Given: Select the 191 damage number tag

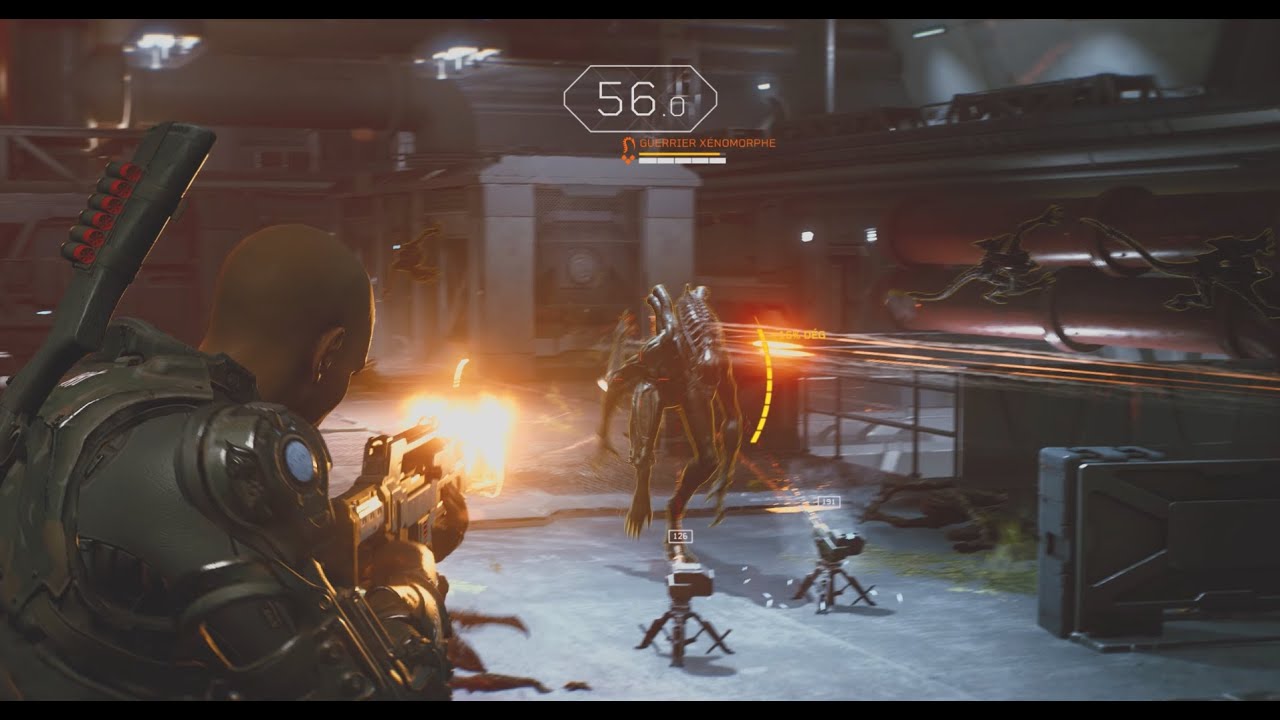Looking at the screenshot, I should pyautogui.click(x=829, y=501).
